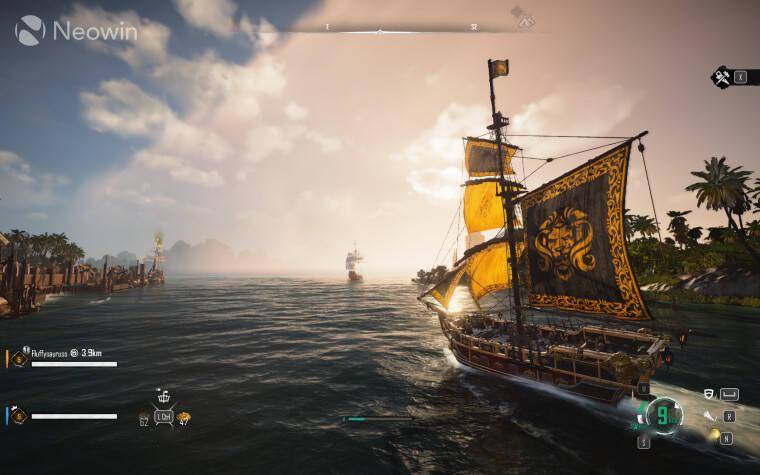Click the Neowin watermark logo

point(77,29)
